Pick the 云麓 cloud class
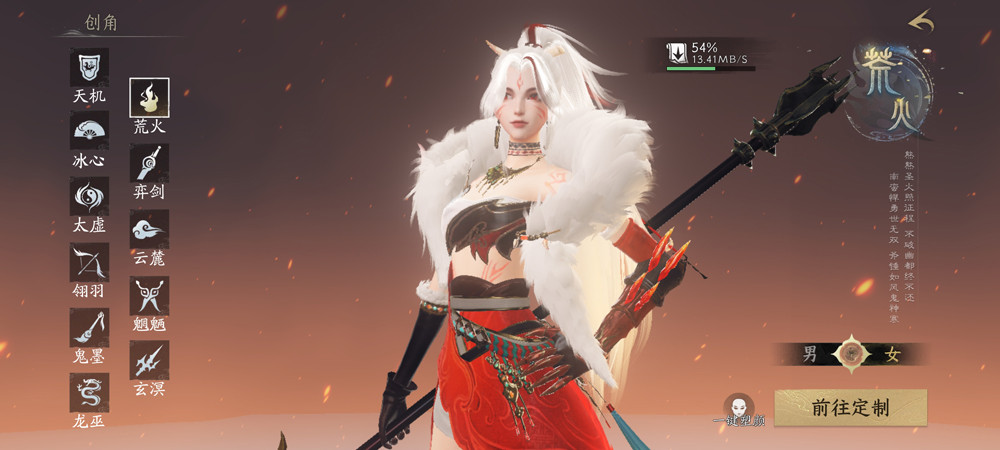 pos(150,229)
